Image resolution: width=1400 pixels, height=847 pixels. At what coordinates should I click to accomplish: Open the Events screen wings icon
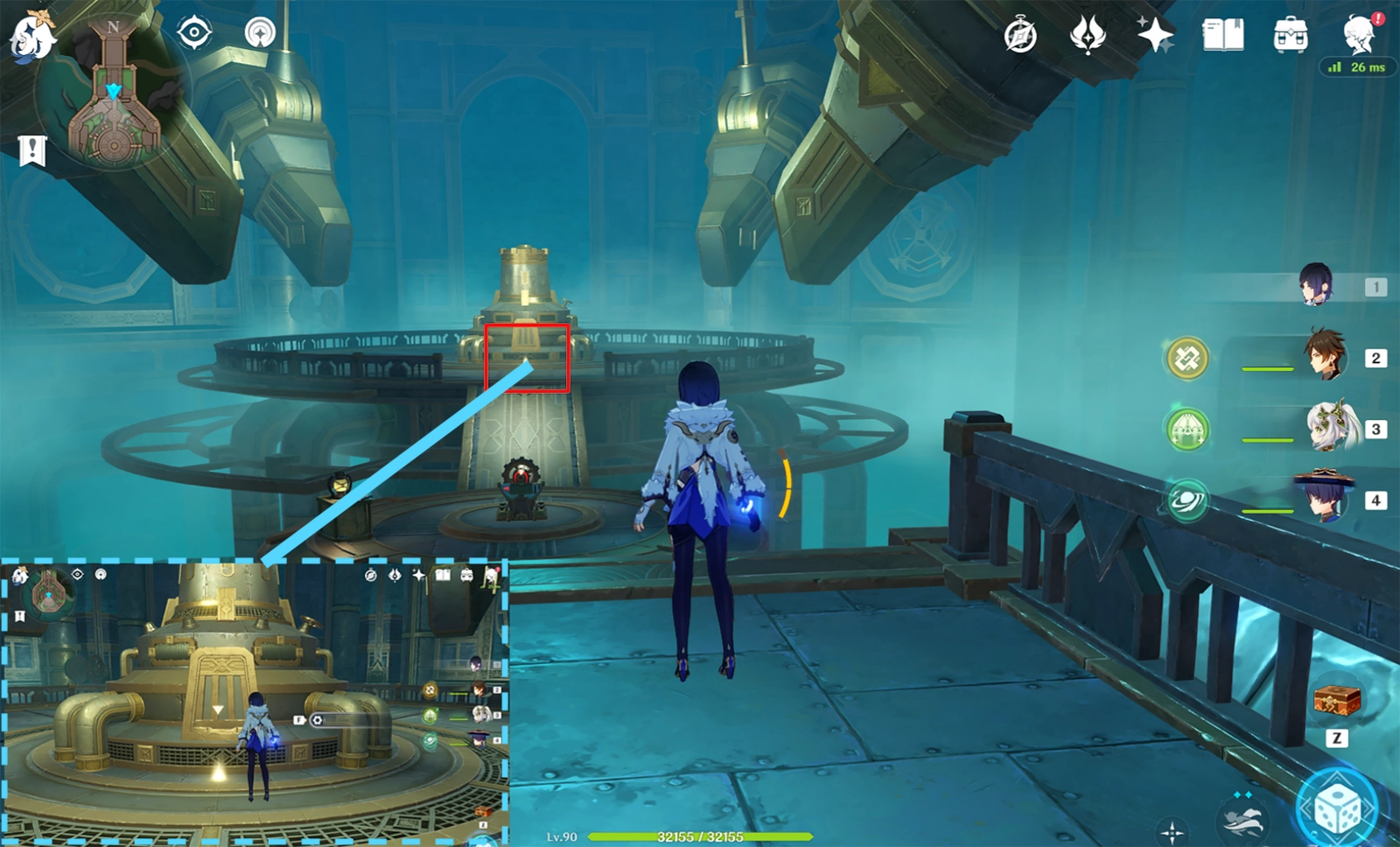[x=1088, y=35]
